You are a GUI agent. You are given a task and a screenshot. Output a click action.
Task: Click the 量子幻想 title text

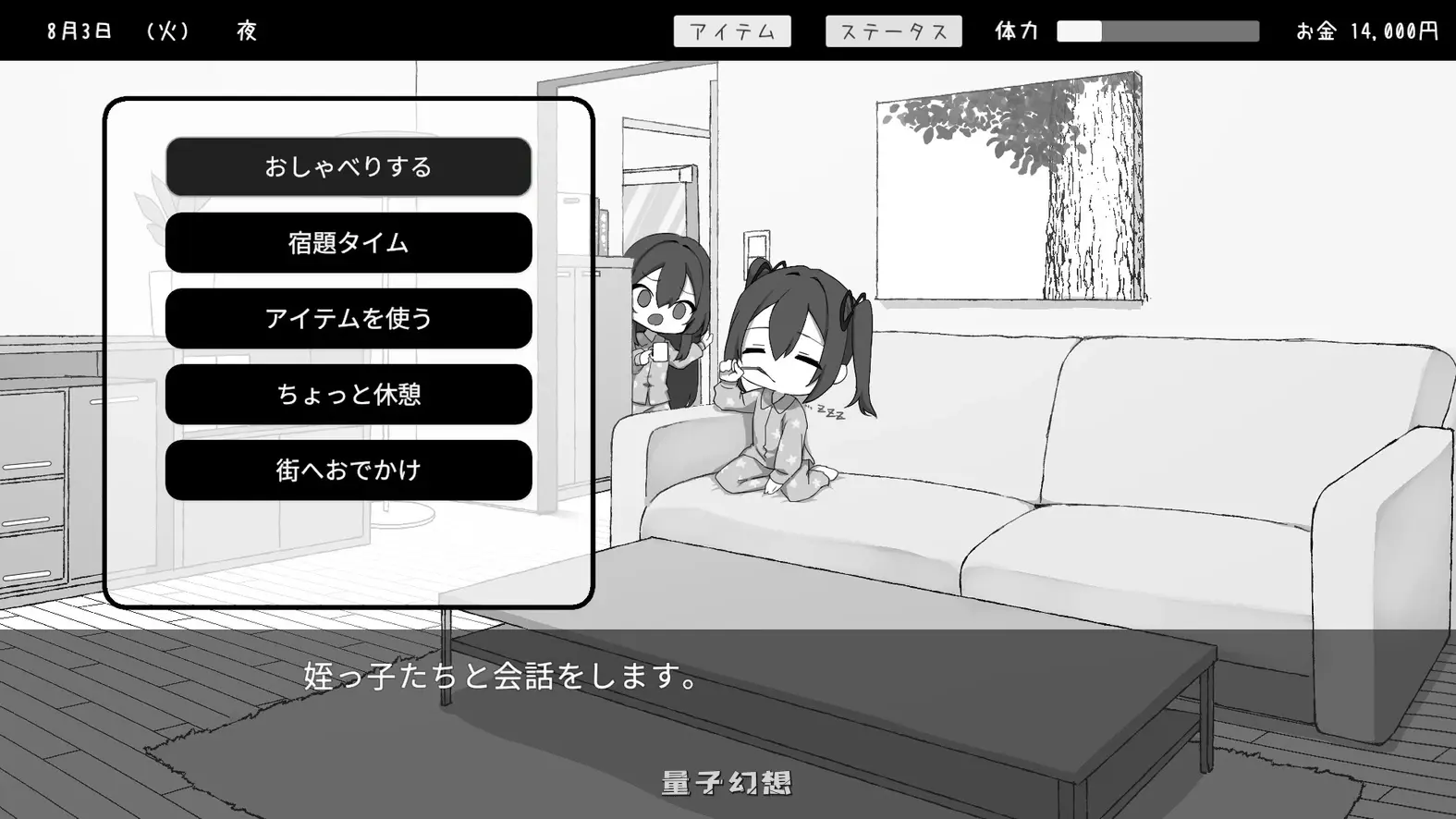coord(727,781)
